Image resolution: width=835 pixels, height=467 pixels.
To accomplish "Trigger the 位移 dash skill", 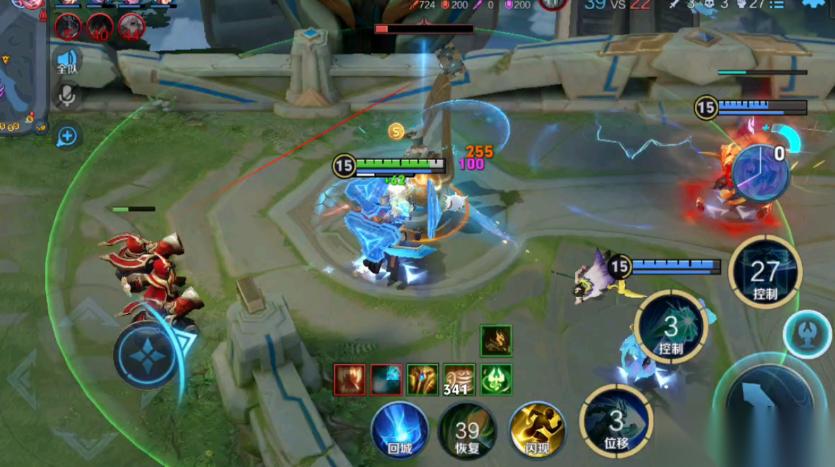I will pos(615,420).
